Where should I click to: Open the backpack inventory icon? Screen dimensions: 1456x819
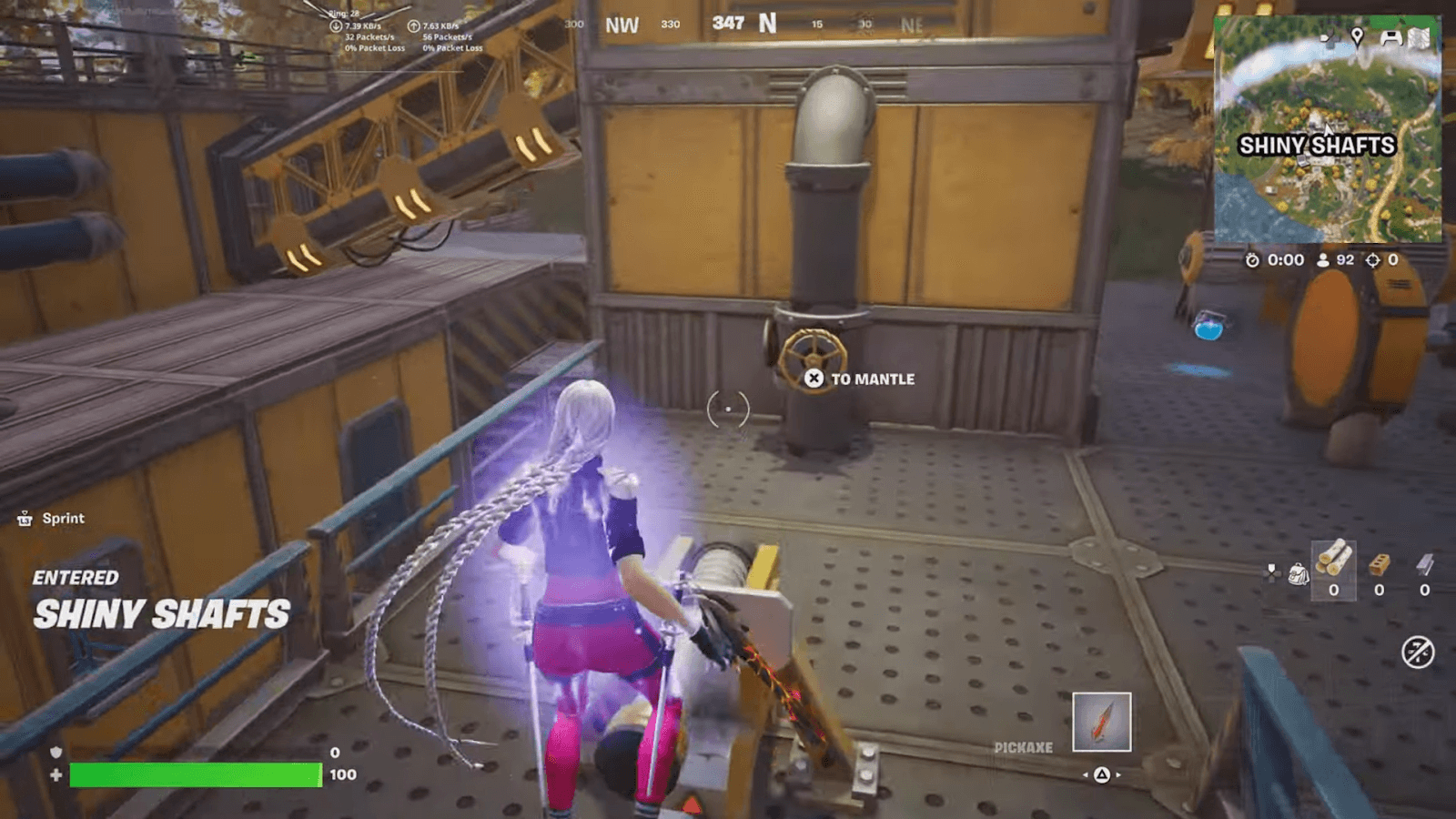click(1299, 573)
